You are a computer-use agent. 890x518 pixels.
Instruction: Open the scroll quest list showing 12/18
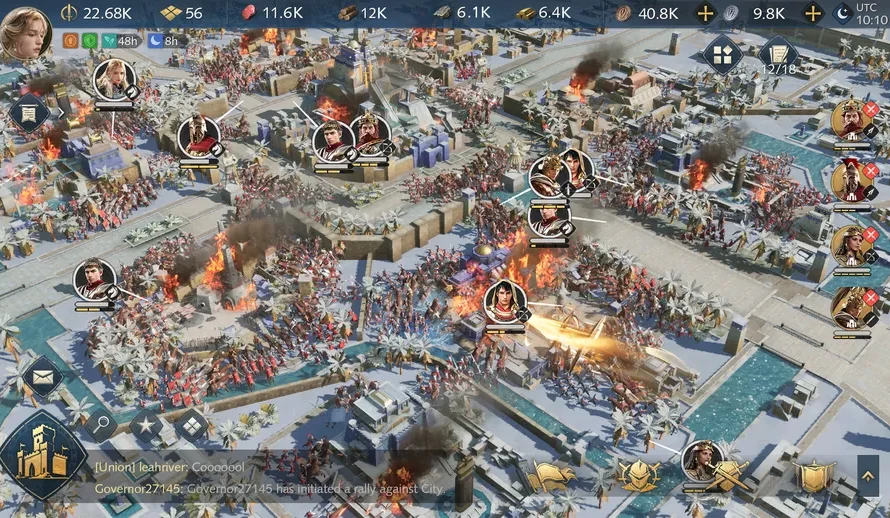777,56
